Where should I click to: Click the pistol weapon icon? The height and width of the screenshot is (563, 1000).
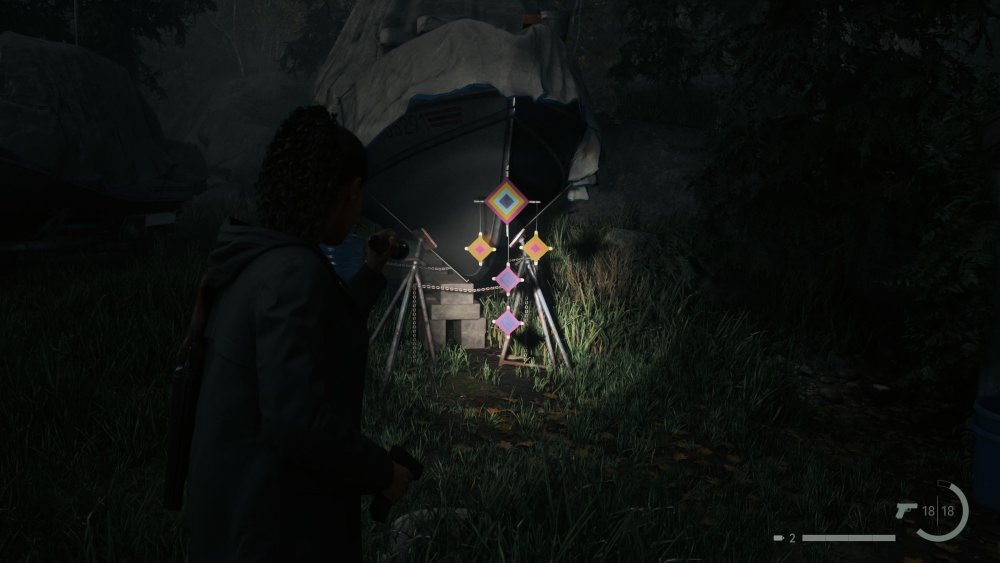[x=908, y=510]
